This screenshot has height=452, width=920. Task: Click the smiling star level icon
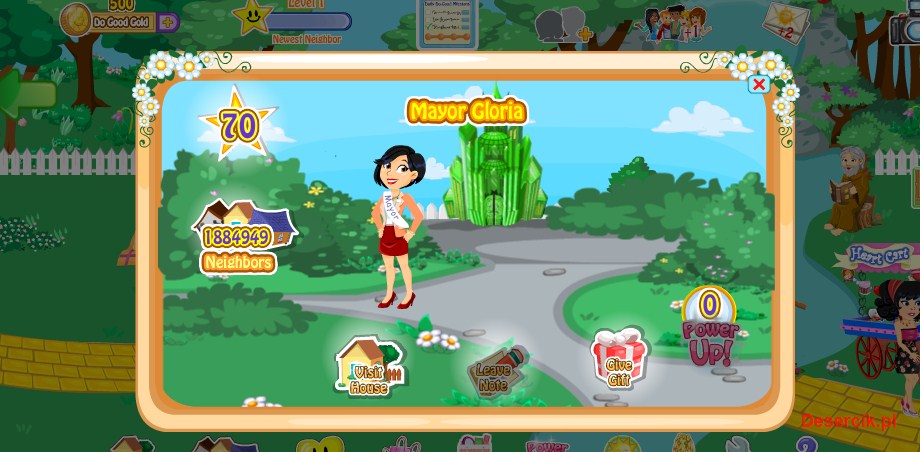click(x=252, y=16)
